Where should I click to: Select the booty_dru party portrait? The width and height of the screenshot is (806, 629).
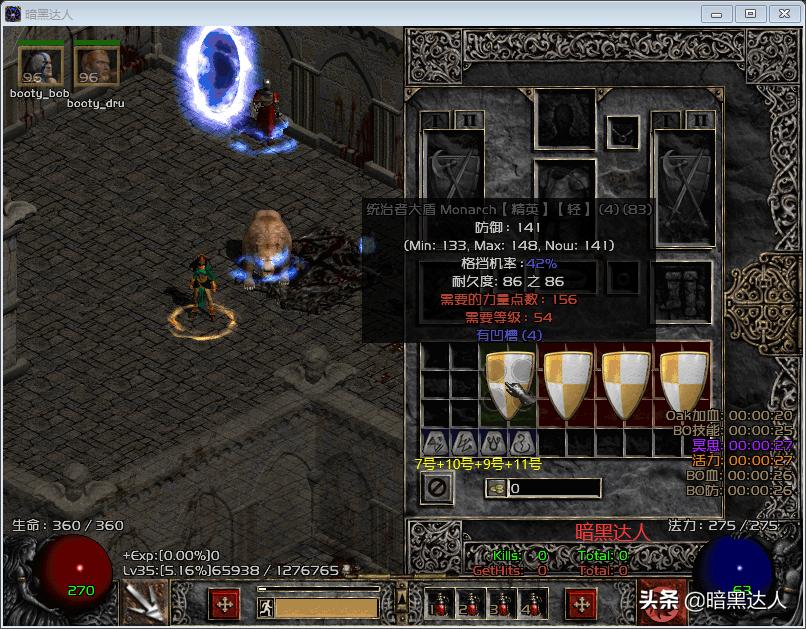[96, 67]
